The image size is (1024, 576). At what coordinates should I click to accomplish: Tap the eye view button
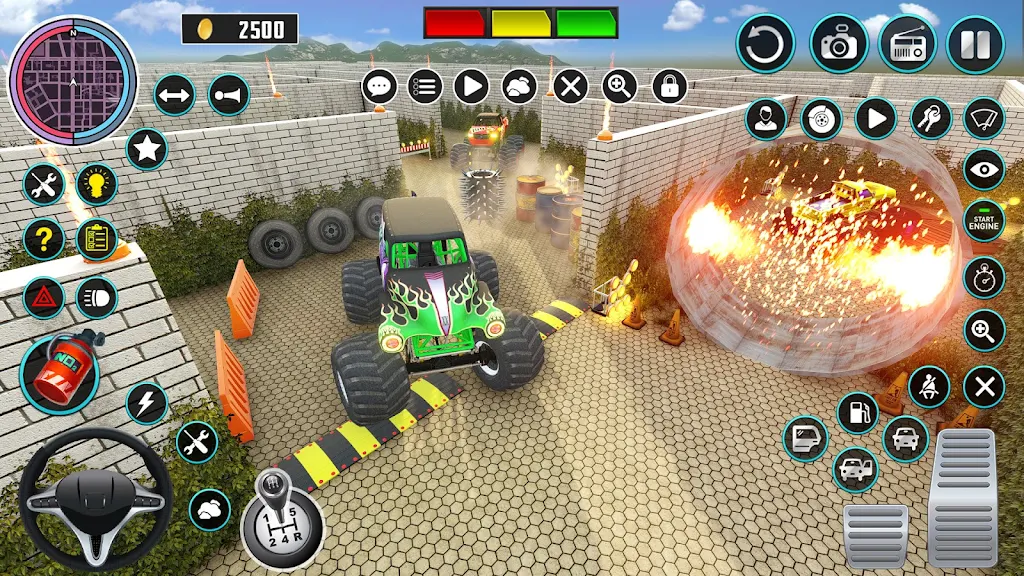click(x=984, y=170)
